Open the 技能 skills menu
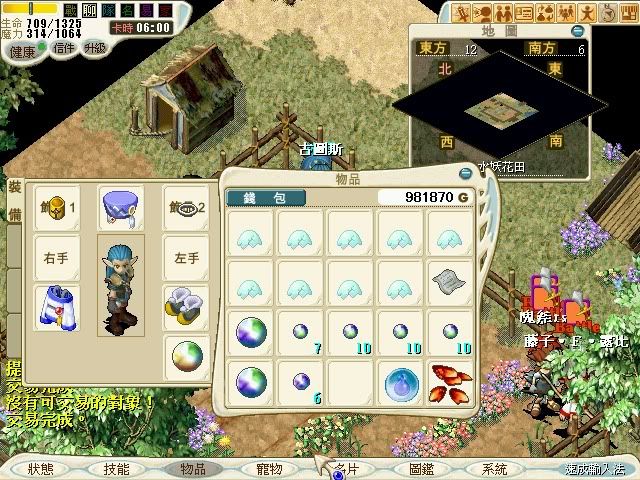Screen dimensions: 640x480 pos(117,468)
